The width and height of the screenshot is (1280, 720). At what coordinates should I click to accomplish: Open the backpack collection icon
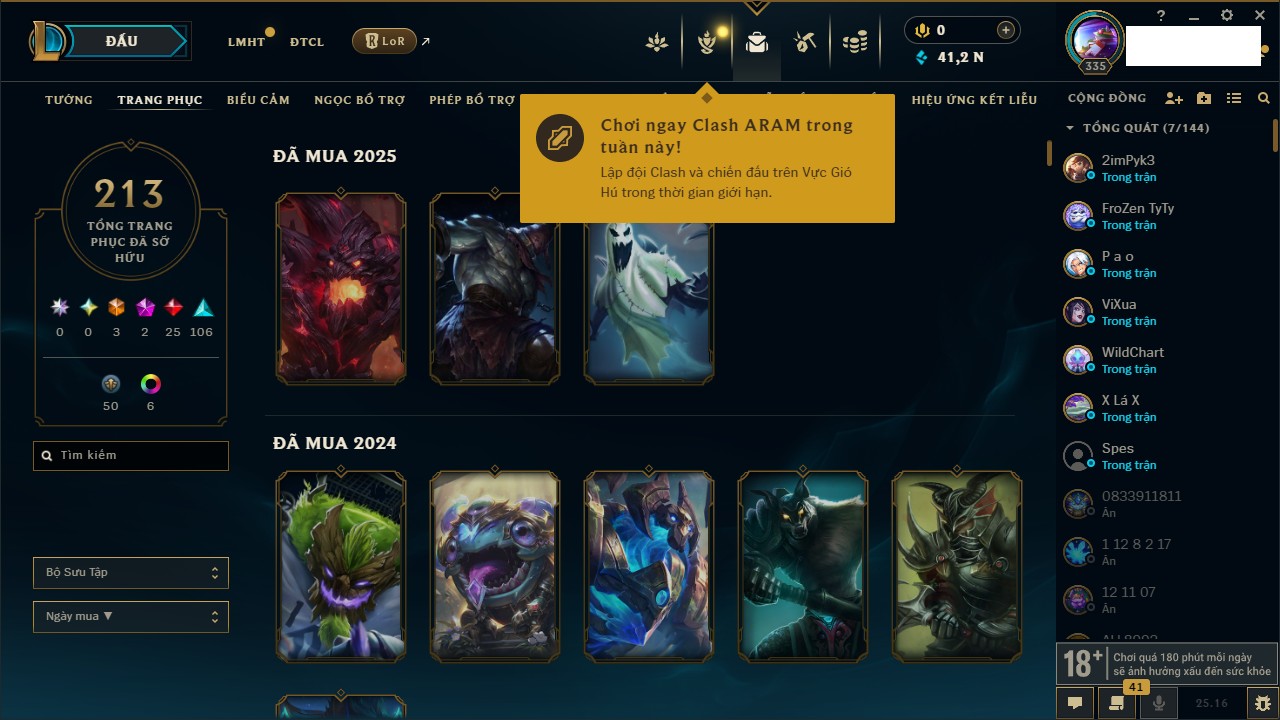pyautogui.click(x=757, y=42)
